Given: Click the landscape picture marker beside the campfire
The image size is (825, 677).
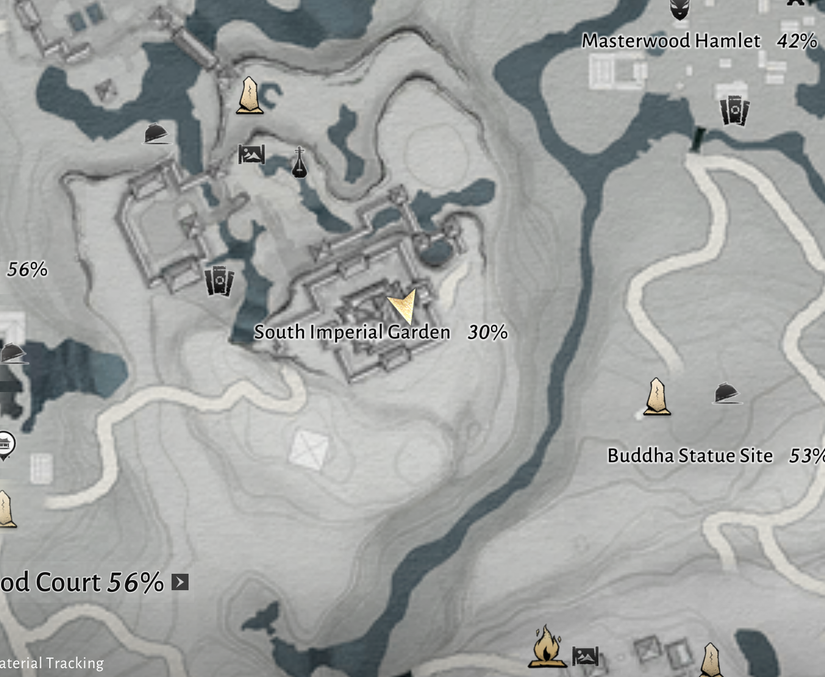Looking at the screenshot, I should [585, 657].
